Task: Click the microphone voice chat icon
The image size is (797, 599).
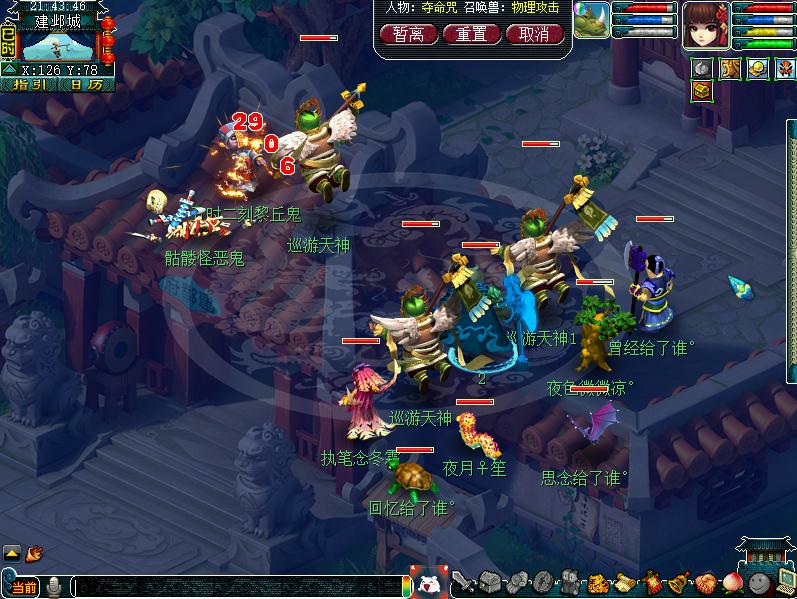Action: click(x=53, y=586)
